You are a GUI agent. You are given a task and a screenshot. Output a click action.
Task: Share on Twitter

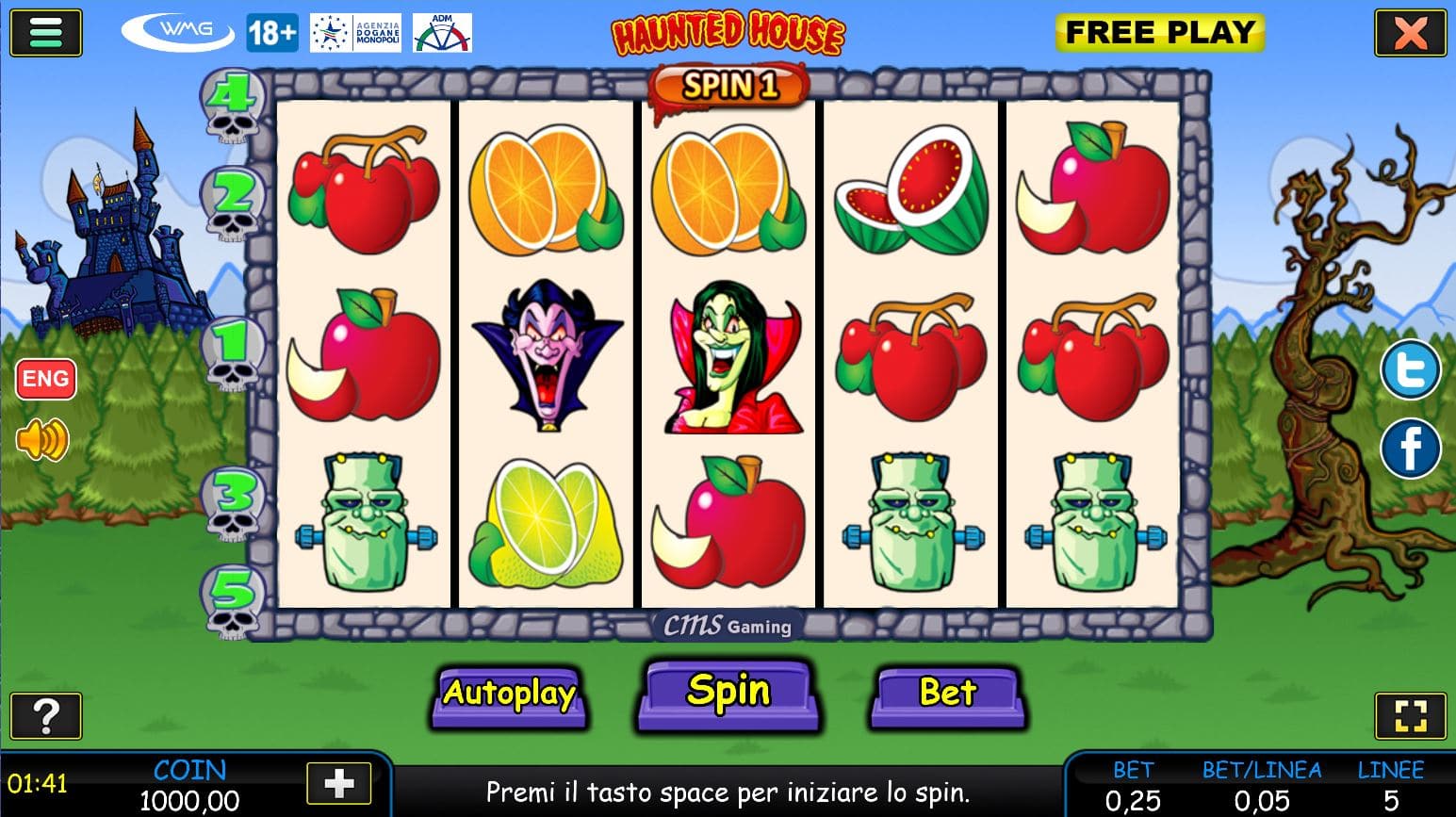(x=1410, y=370)
